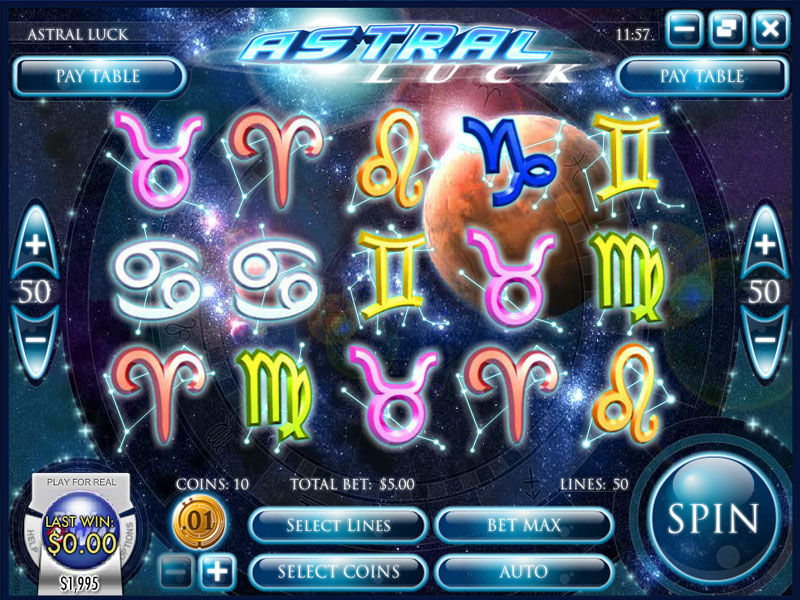This screenshot has height=600, width=800.
Task: Open the Pay Table under the Astral Luck label
Action: pos(98,76)
